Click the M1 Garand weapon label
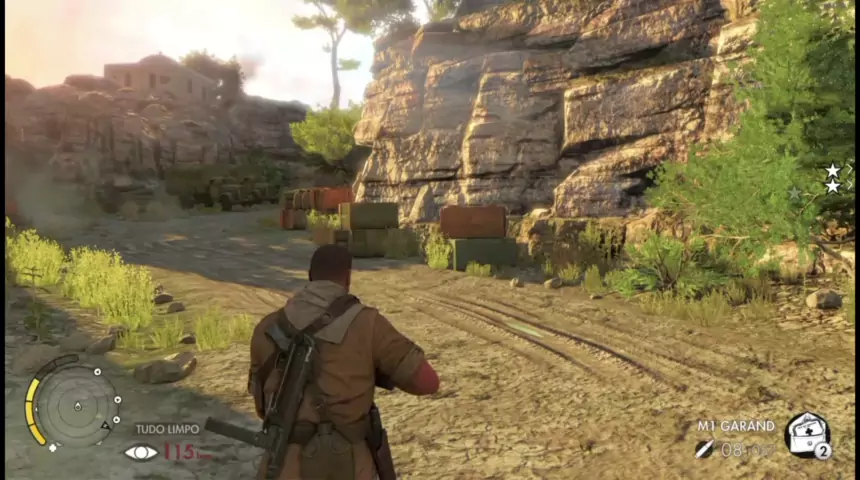This screenshot has width=860, height=480. point(736,426)
